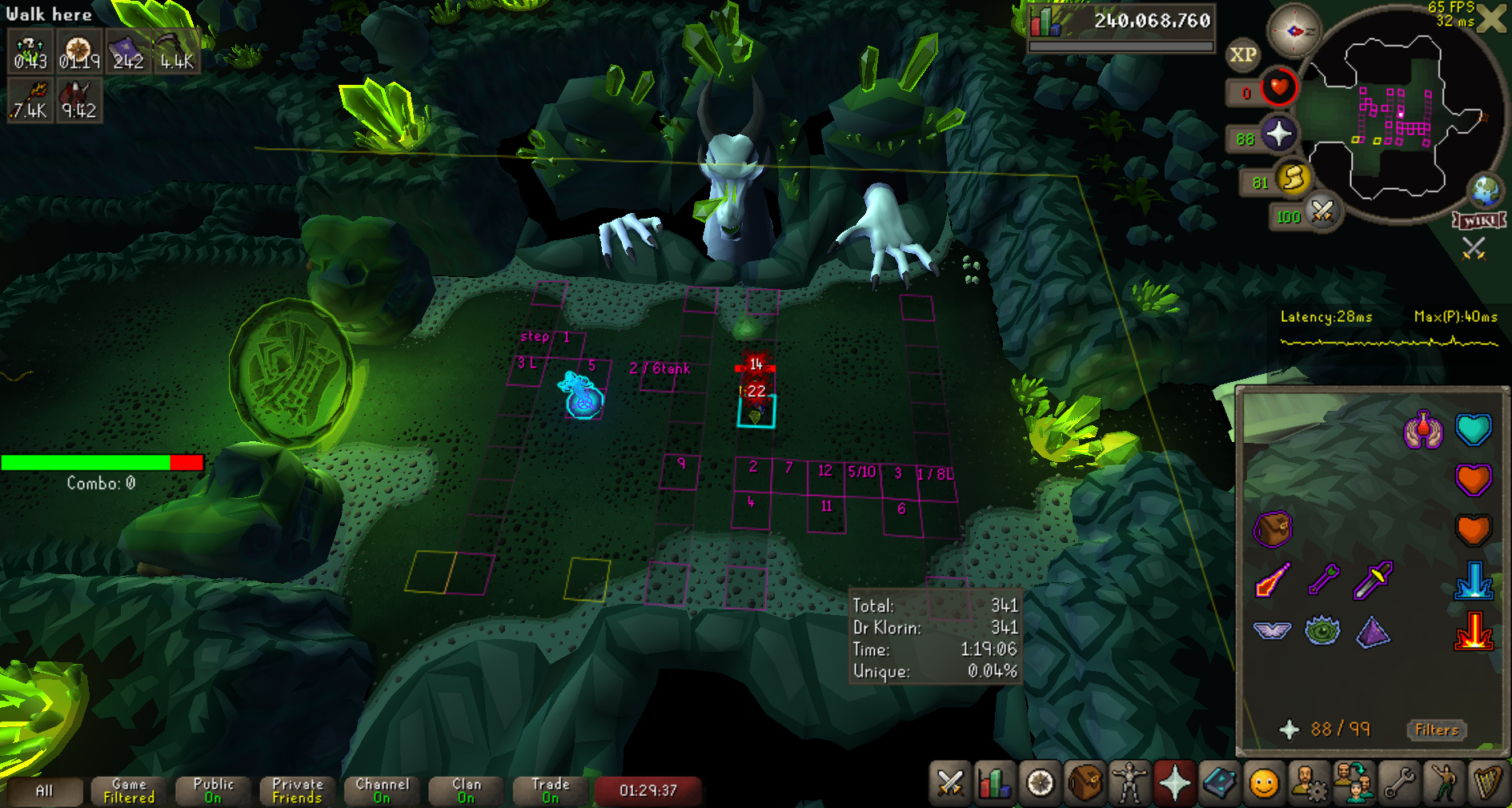Screen dimensions: 1512x808
Task: Open the Inventory backpack tab
Action: pos(1085,782)
